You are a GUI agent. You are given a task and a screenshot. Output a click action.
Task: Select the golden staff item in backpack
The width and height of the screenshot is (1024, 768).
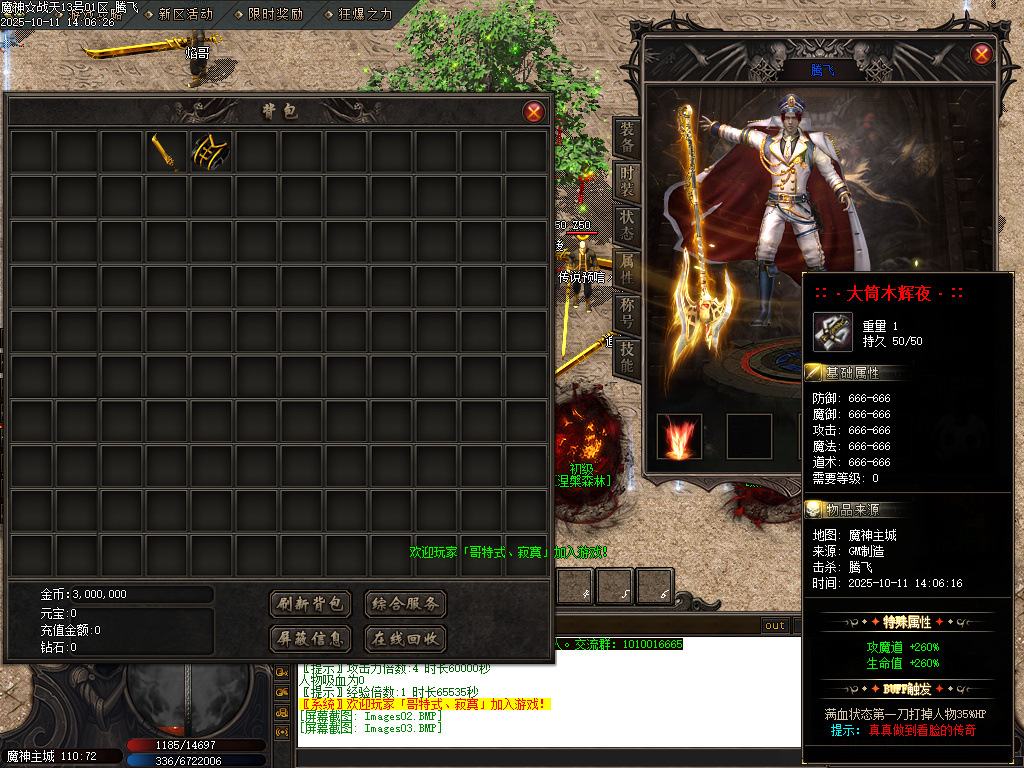click(166, 153)
